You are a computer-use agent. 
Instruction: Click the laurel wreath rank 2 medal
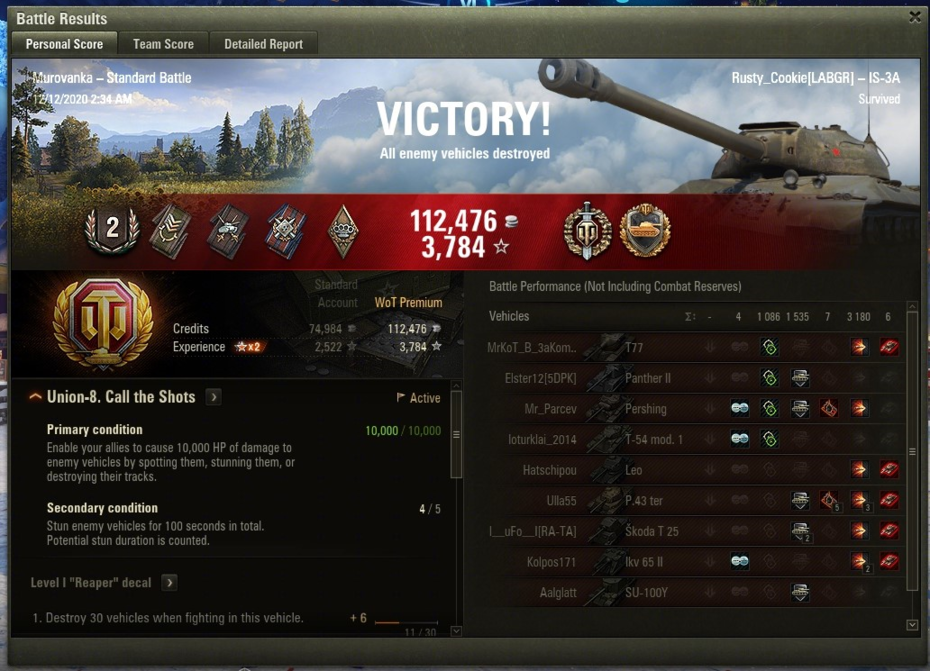[112, 230]
